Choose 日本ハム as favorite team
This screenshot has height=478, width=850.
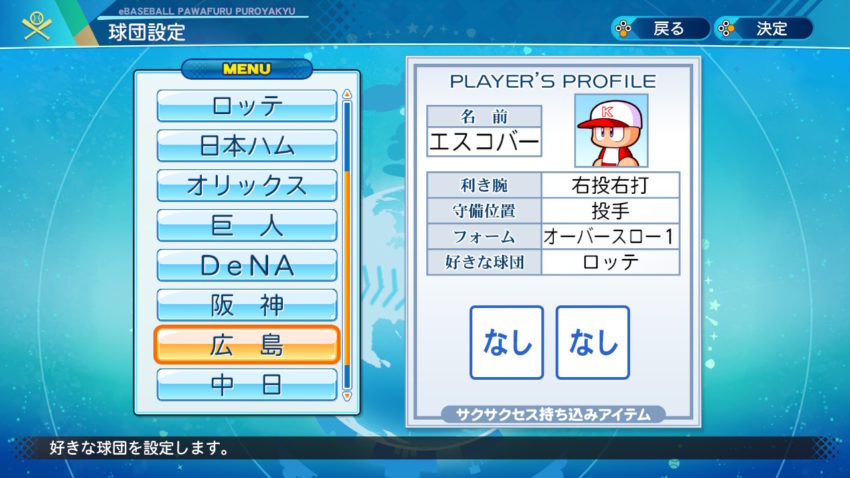pyautogui.click(x=247, y=146)
